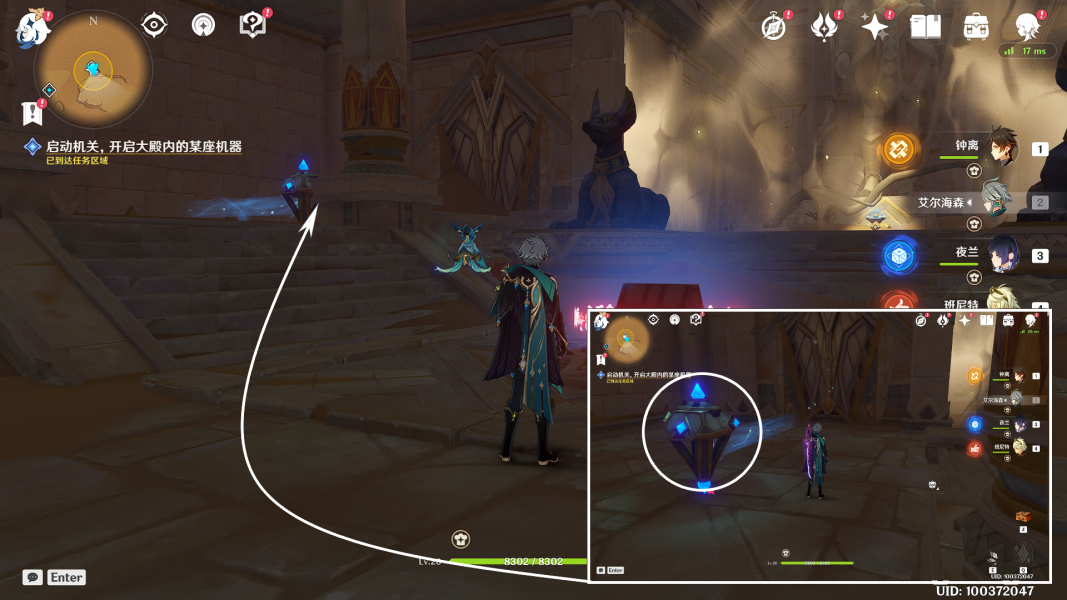Click the 17 ms network status indicator
The image size is (1067, 600).
click(1029, 51)
